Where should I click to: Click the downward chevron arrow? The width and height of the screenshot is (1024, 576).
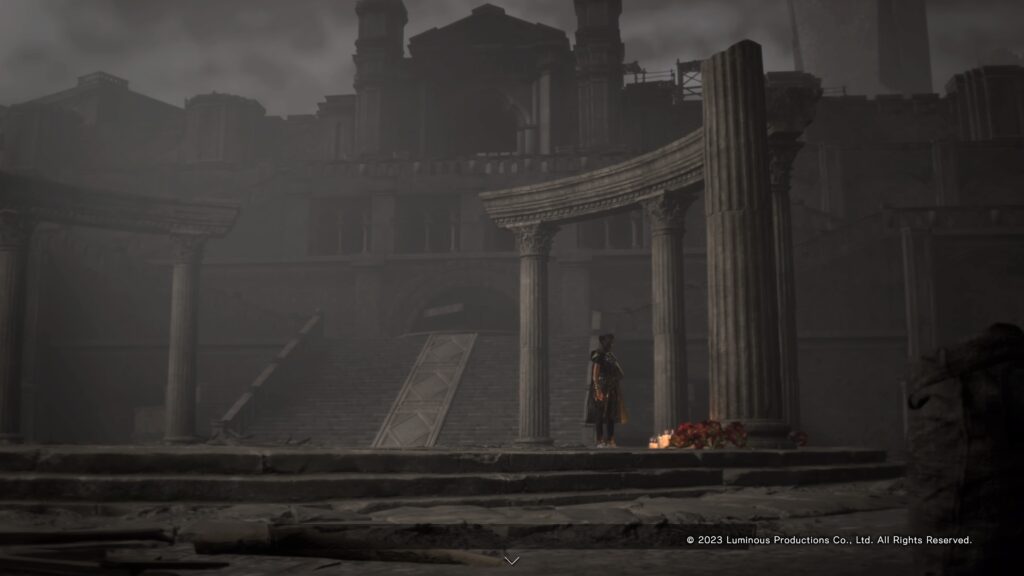pyautogui.click(x=512, y=560)
